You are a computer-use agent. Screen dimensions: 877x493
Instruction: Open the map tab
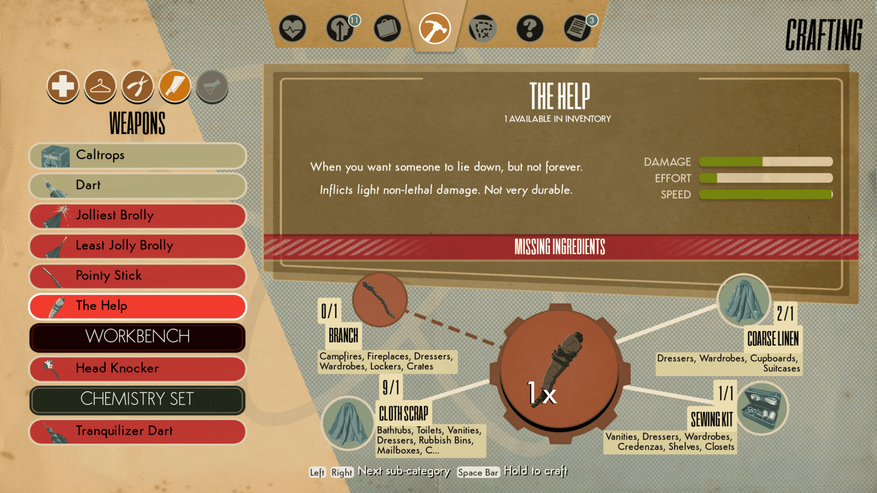(482, 27)
